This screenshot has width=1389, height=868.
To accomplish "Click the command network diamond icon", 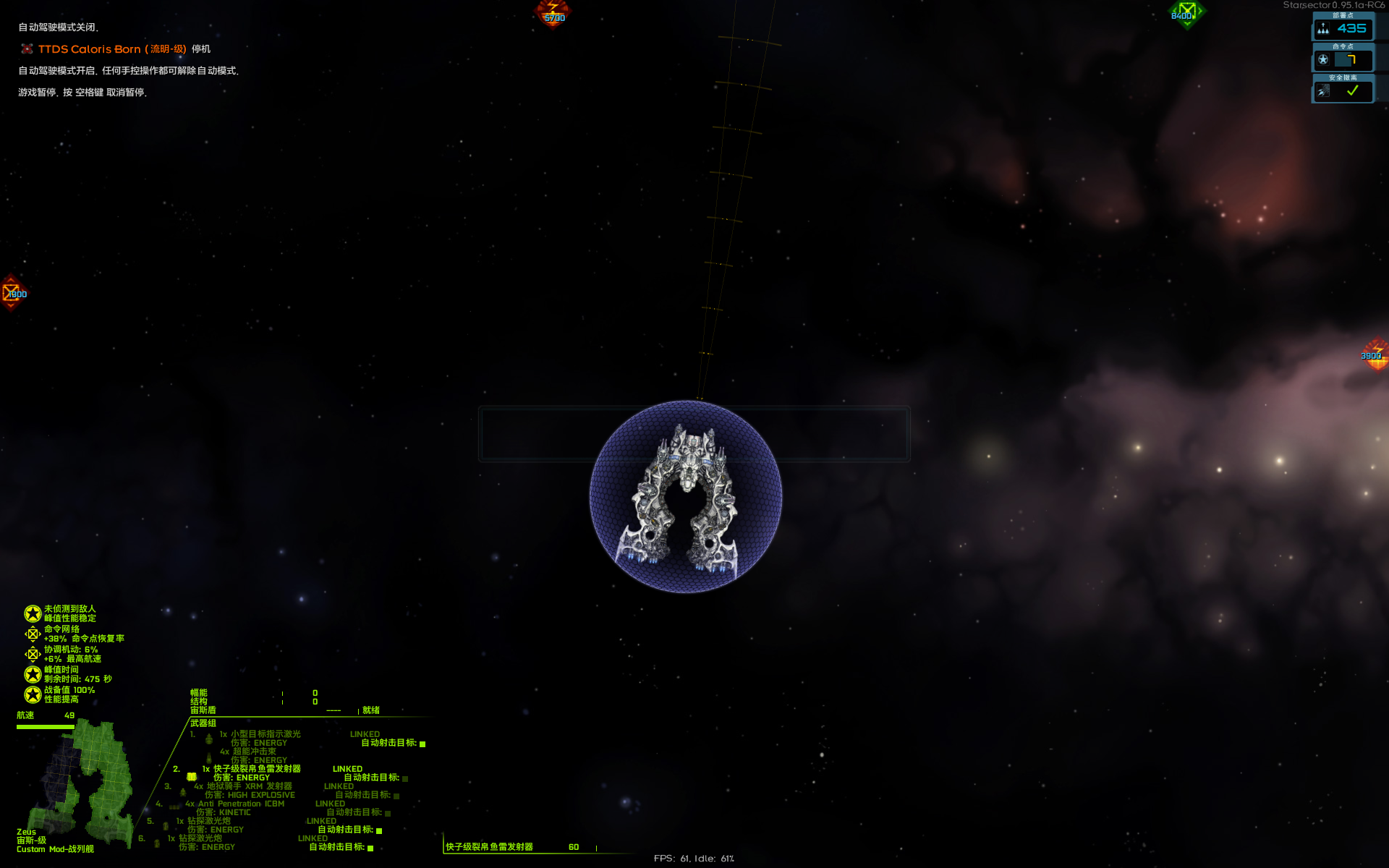I will click(x=33, y=634).
